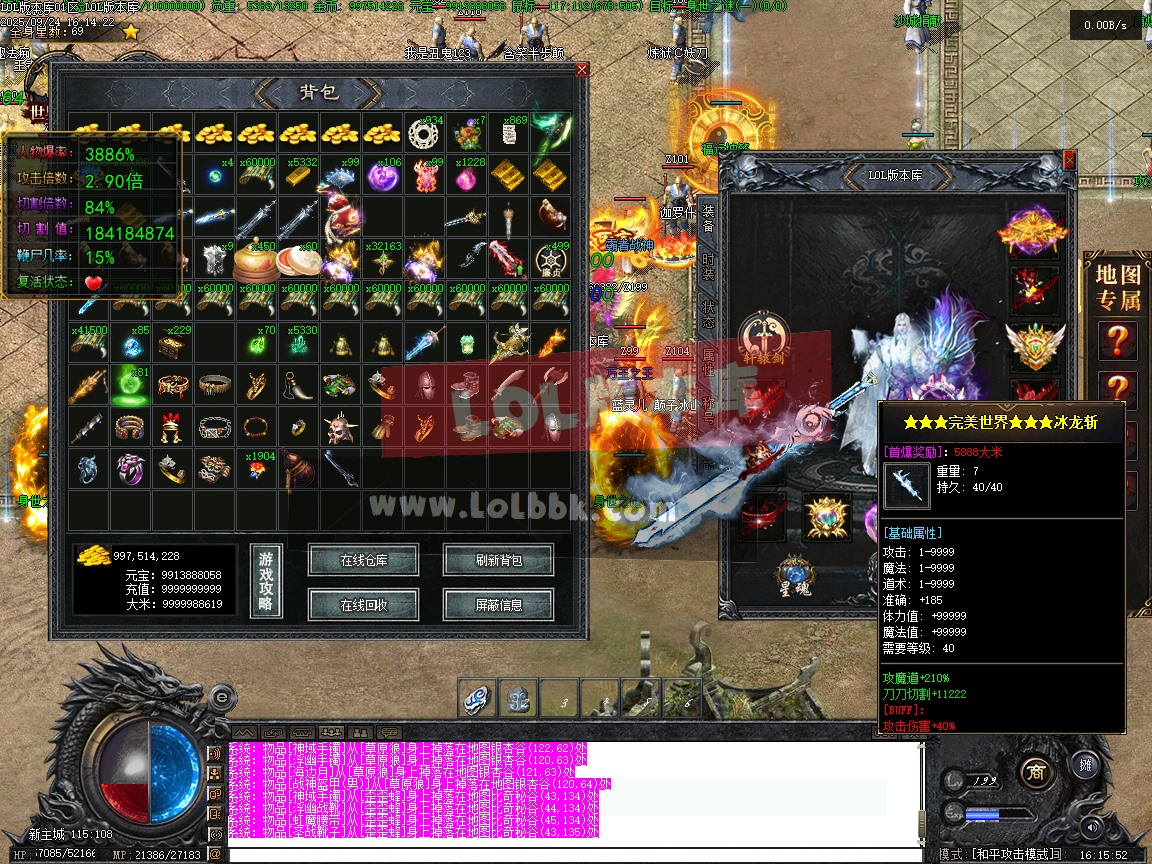The width and height of the screenshot is (1152, 864).
Task: Switch to the 状态 status tab
Action: click(x=708, y=316)
